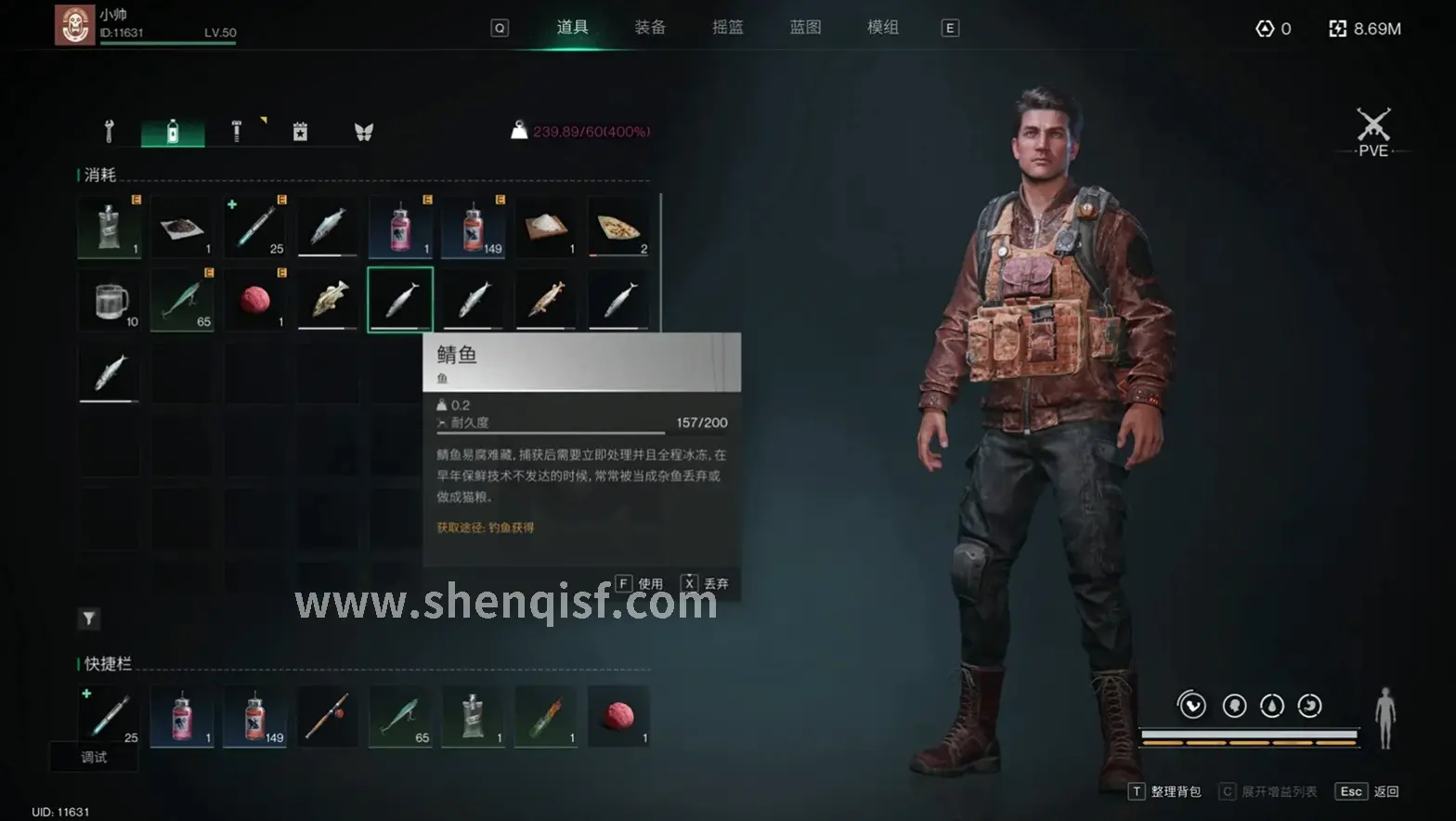
Task: Go to the 蓝图 blueprint tab
Action: click(x=805, y=28)
